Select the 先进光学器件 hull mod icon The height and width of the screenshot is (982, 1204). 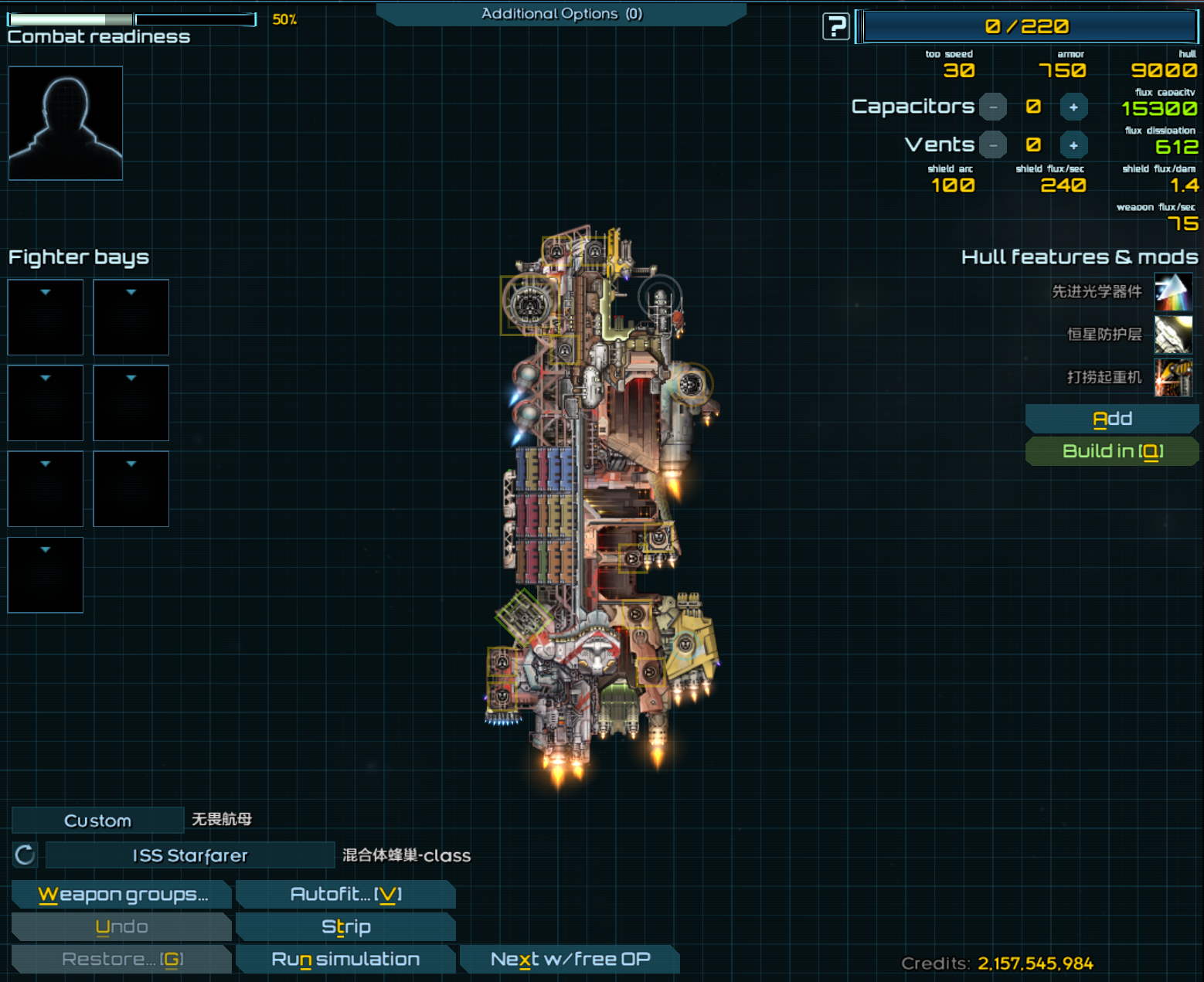pyautogui.click(x=1172, y=292)
